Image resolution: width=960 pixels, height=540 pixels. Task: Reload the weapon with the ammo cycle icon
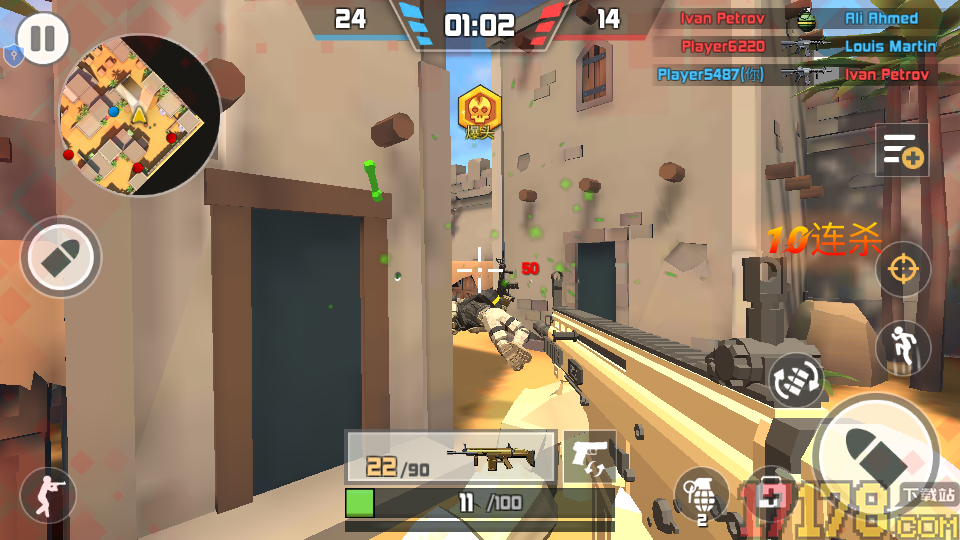[795, 379]
